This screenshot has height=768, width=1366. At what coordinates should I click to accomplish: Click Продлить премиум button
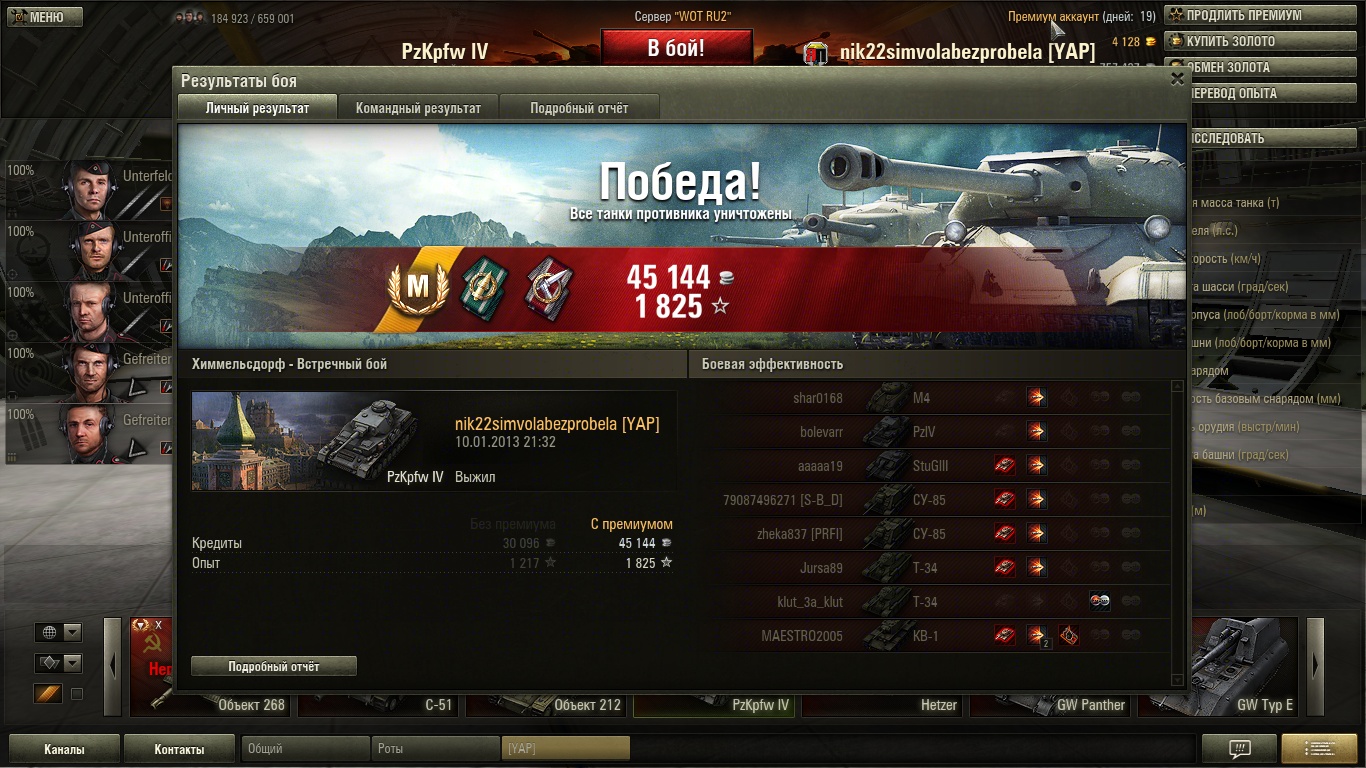1256,16
